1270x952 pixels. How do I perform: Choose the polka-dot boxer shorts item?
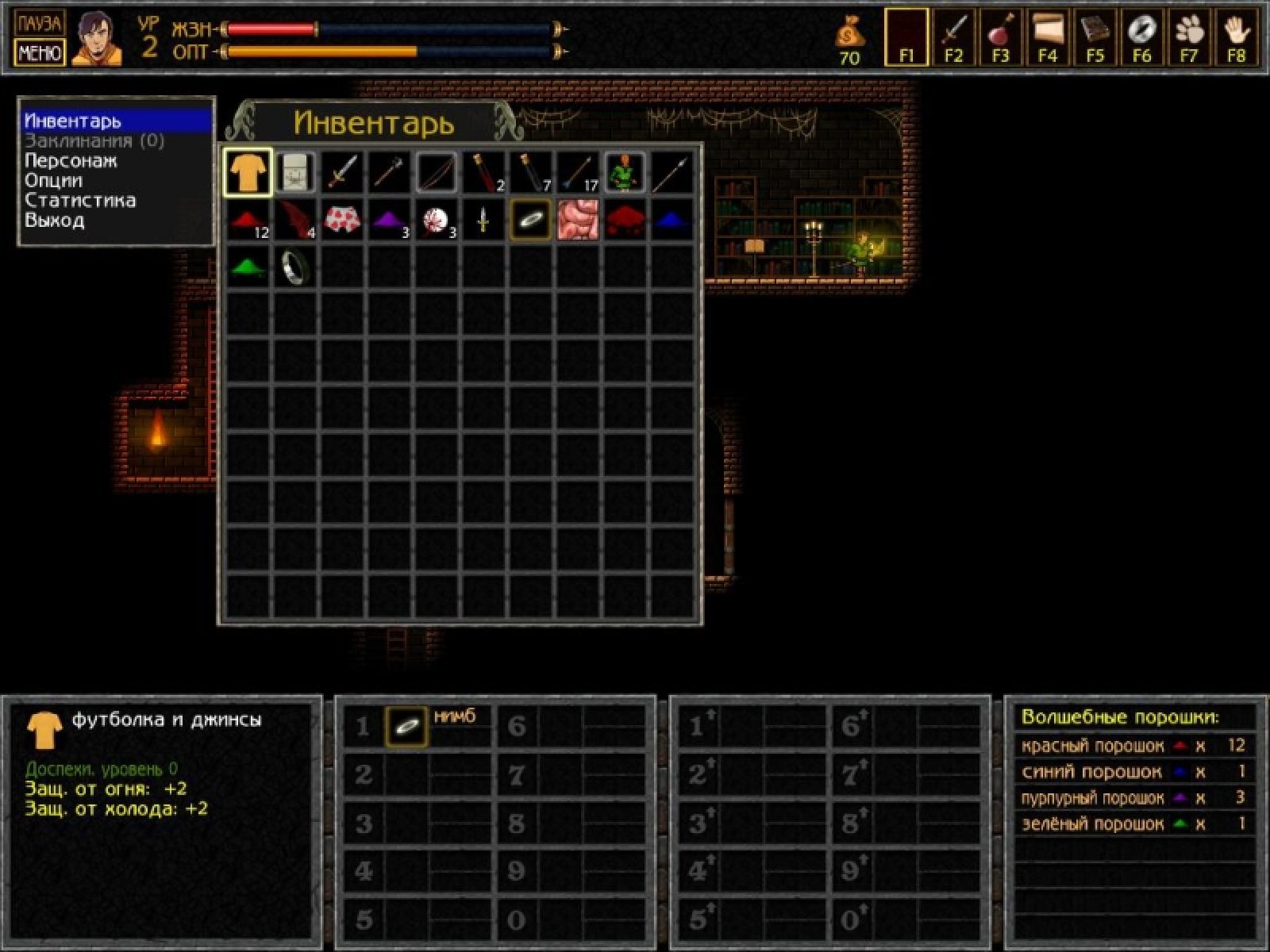[342, 220]
